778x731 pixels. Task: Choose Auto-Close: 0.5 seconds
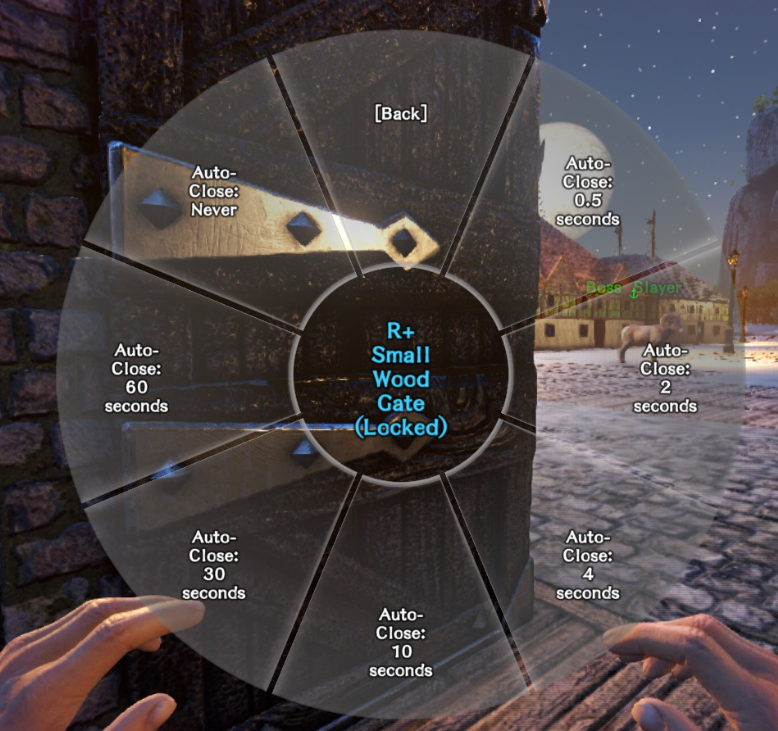pos(588,191)
